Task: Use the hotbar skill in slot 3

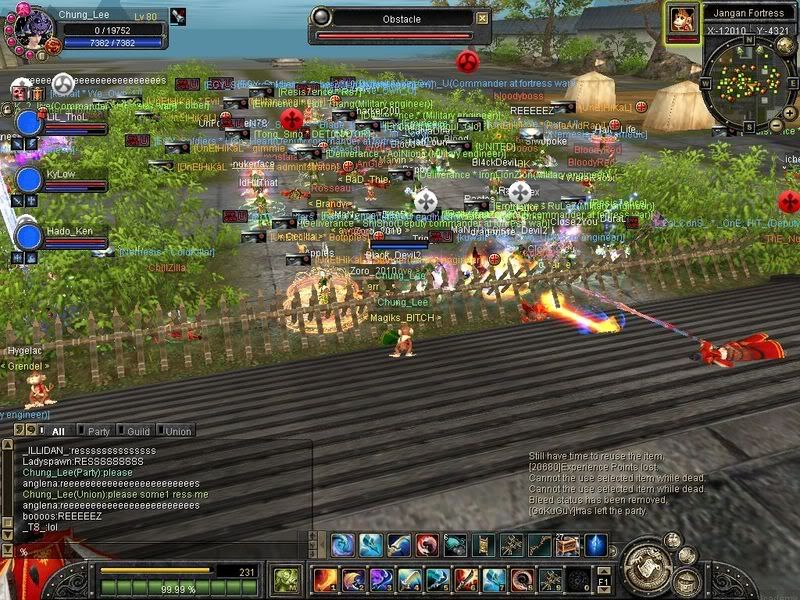Action: pyautogui.click(x=382, y=580)
